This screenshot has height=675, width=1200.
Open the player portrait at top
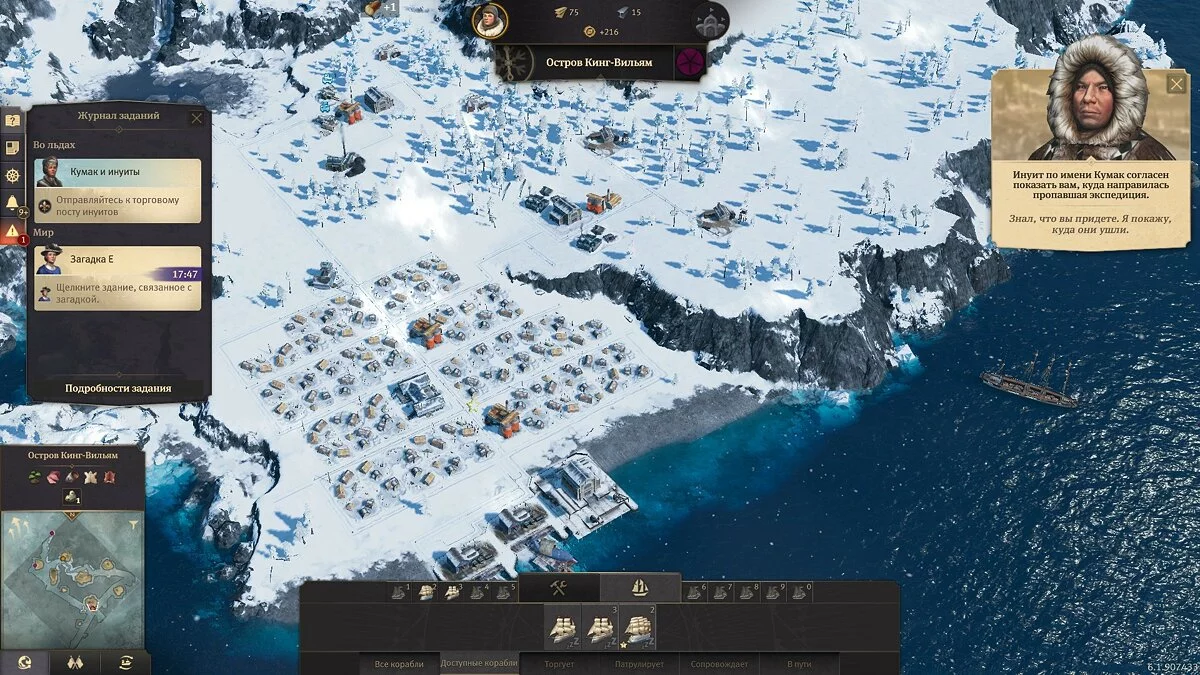pyautogui.click(x=489, y=20)
